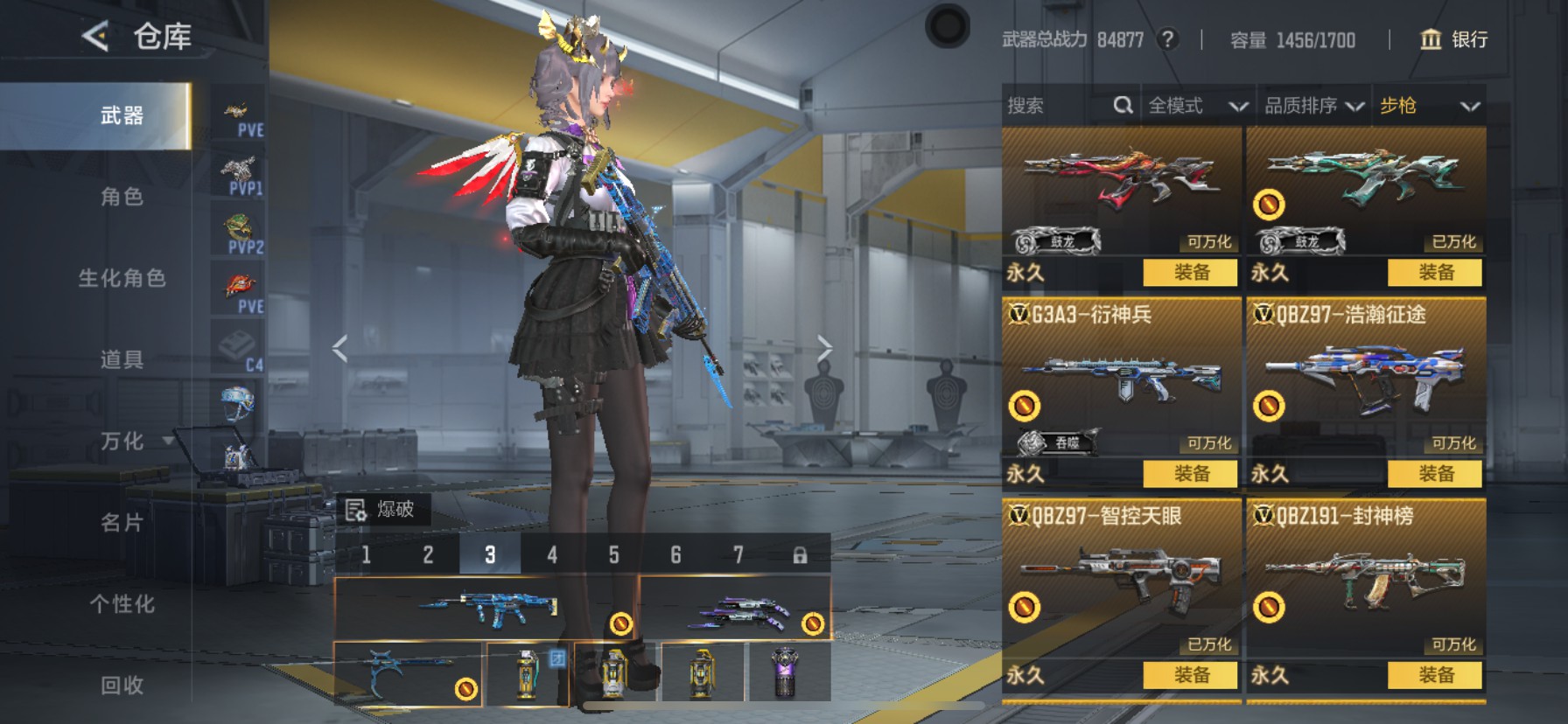Open the 银行 bank

coord(1453,39)
